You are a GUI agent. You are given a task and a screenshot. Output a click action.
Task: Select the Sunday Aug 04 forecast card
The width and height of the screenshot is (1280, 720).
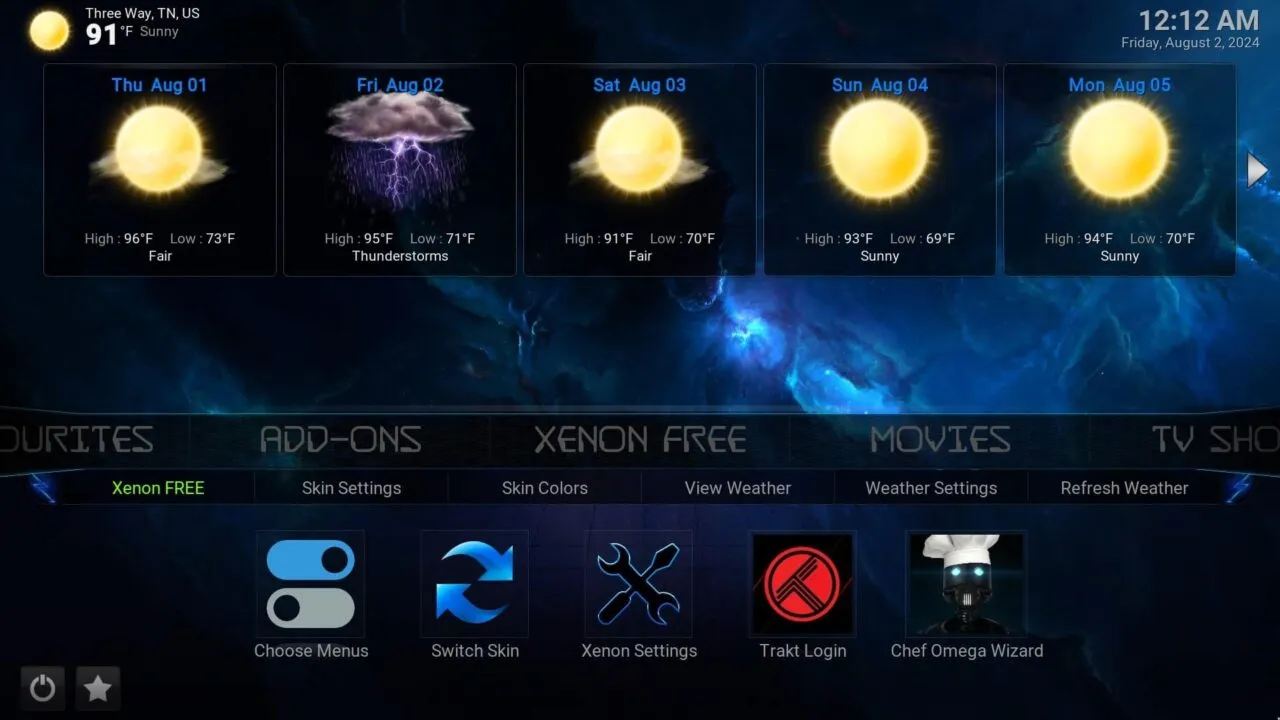pyautogui.click(x=879, y=170)
